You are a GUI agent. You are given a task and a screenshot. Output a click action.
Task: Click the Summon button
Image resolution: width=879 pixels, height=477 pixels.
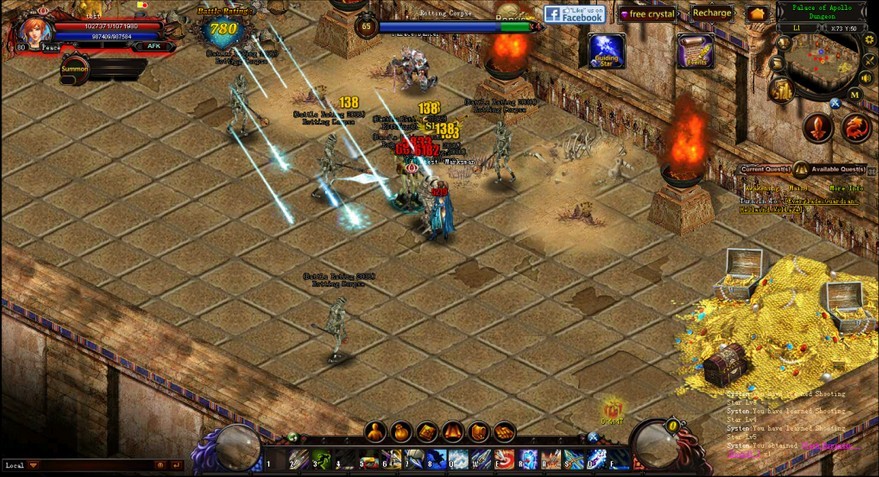tap(75, 68)
